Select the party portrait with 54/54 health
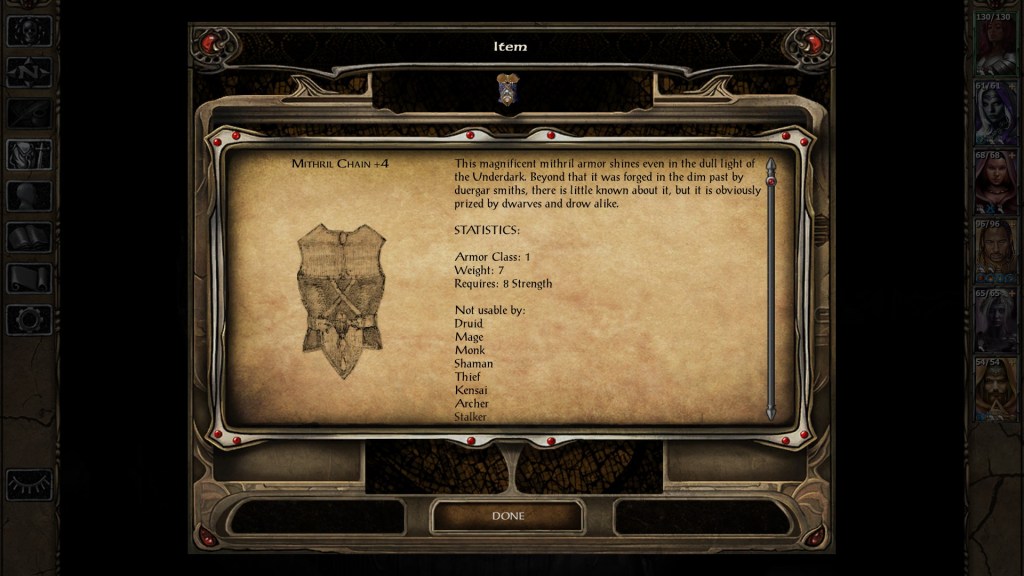The height and width of the screenshot is (576, 1024). click(x=995, y=390)
